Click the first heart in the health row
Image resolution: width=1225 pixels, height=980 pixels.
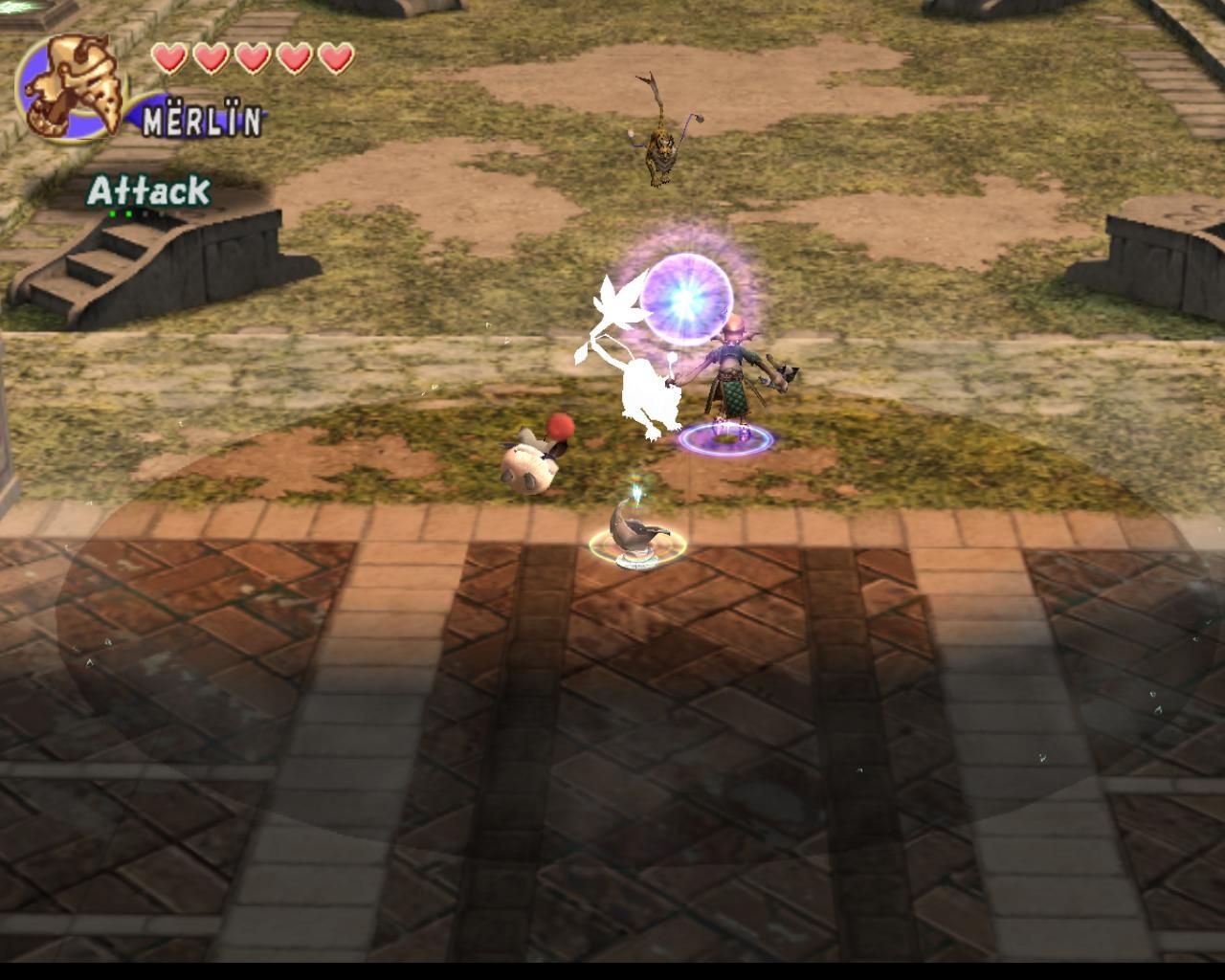point(169,57)
